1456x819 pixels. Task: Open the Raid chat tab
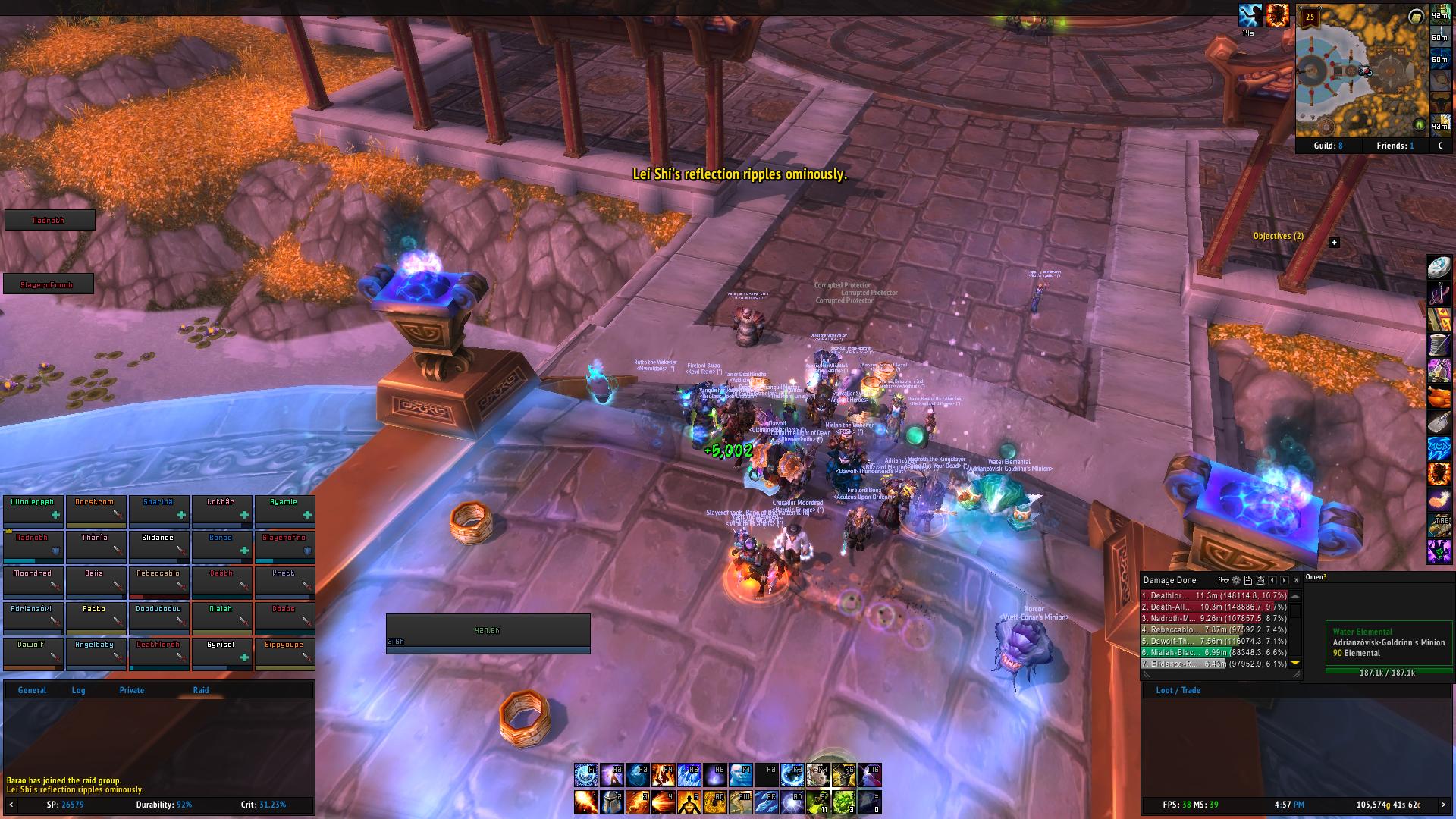201,690
